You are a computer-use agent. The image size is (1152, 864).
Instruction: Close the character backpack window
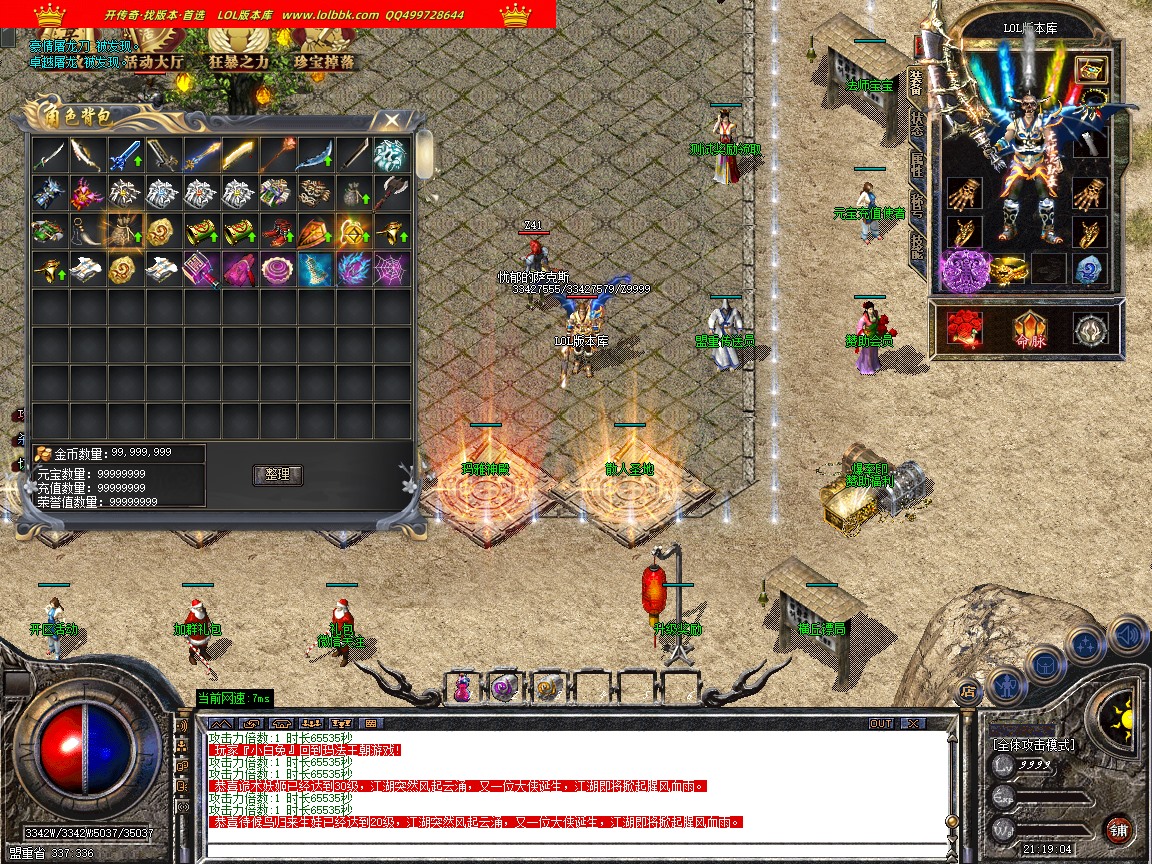[393, 120]
